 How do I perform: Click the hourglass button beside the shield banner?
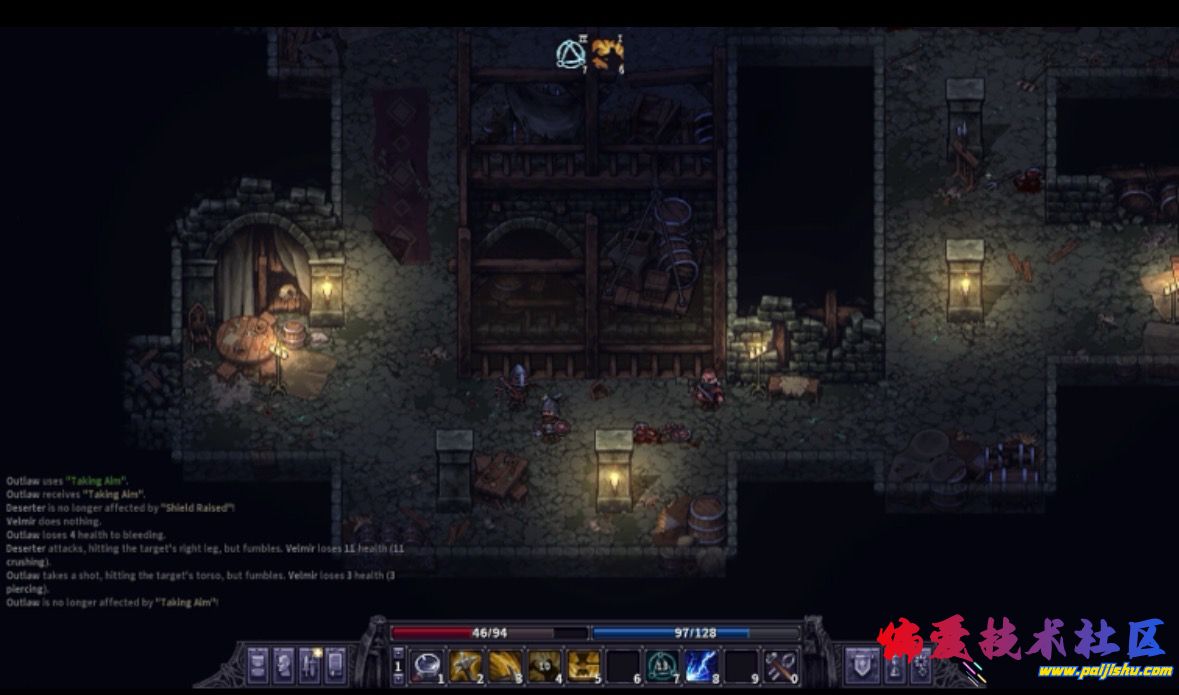[x=896, y=664]
